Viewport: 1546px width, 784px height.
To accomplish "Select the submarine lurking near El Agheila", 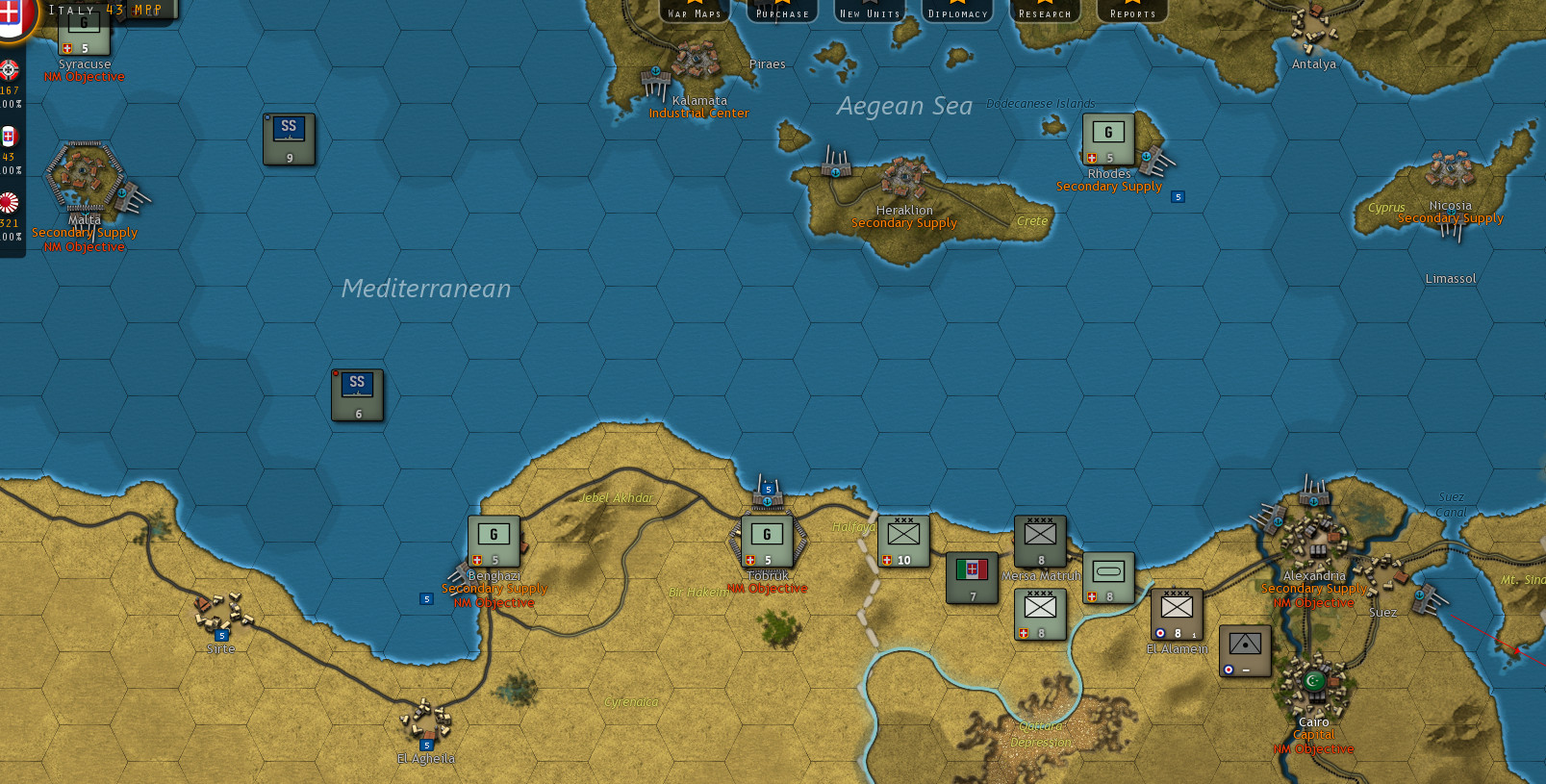I will pos(357,393).
